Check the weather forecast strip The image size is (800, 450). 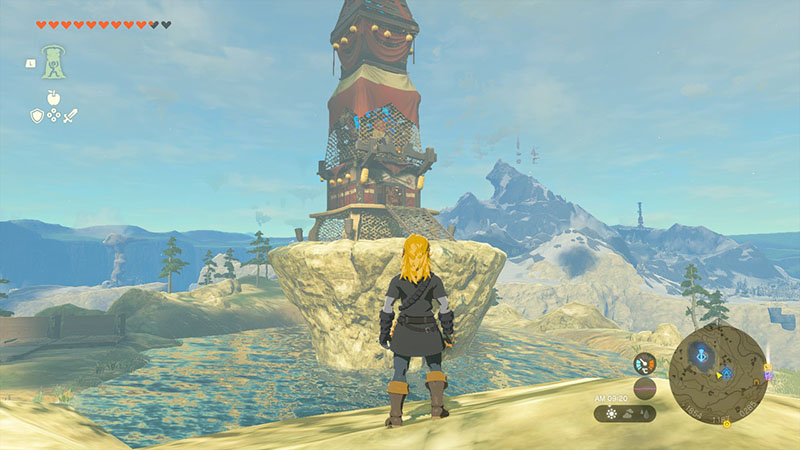coord(625,413)
